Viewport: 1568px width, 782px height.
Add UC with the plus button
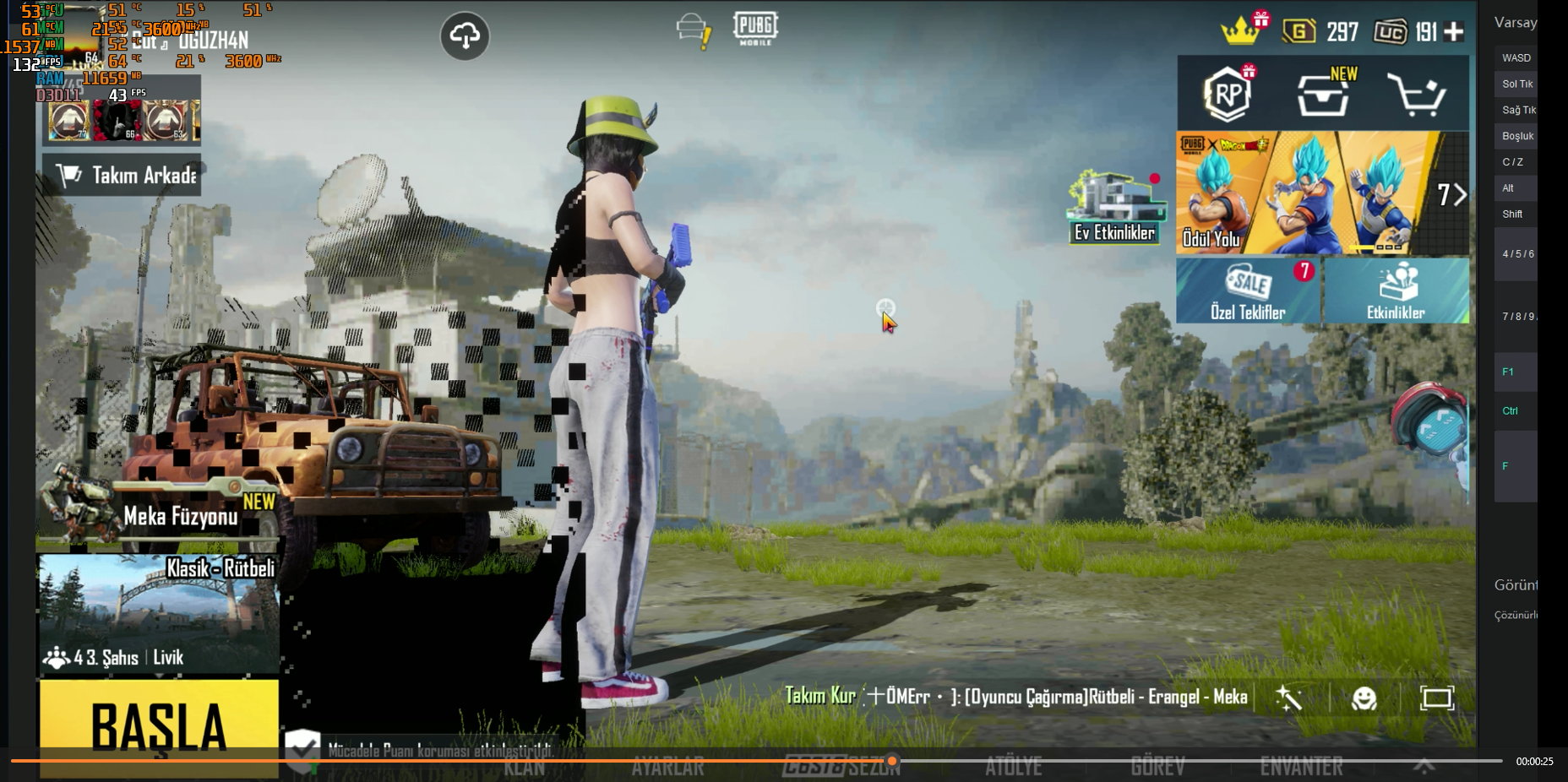1454,32
